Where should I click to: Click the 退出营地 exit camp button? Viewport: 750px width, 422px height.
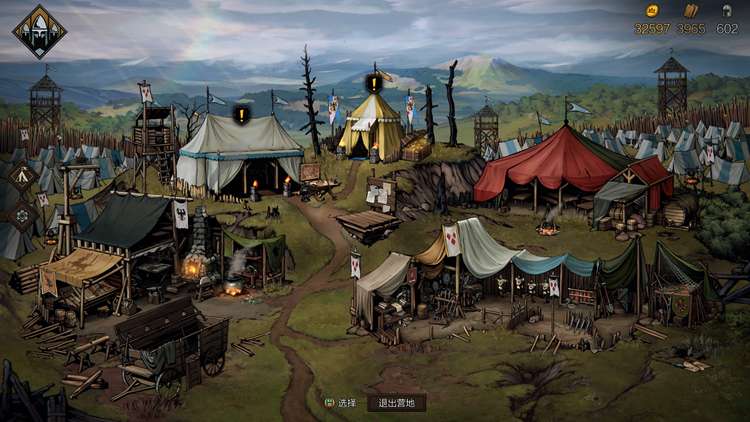(396, 402)
